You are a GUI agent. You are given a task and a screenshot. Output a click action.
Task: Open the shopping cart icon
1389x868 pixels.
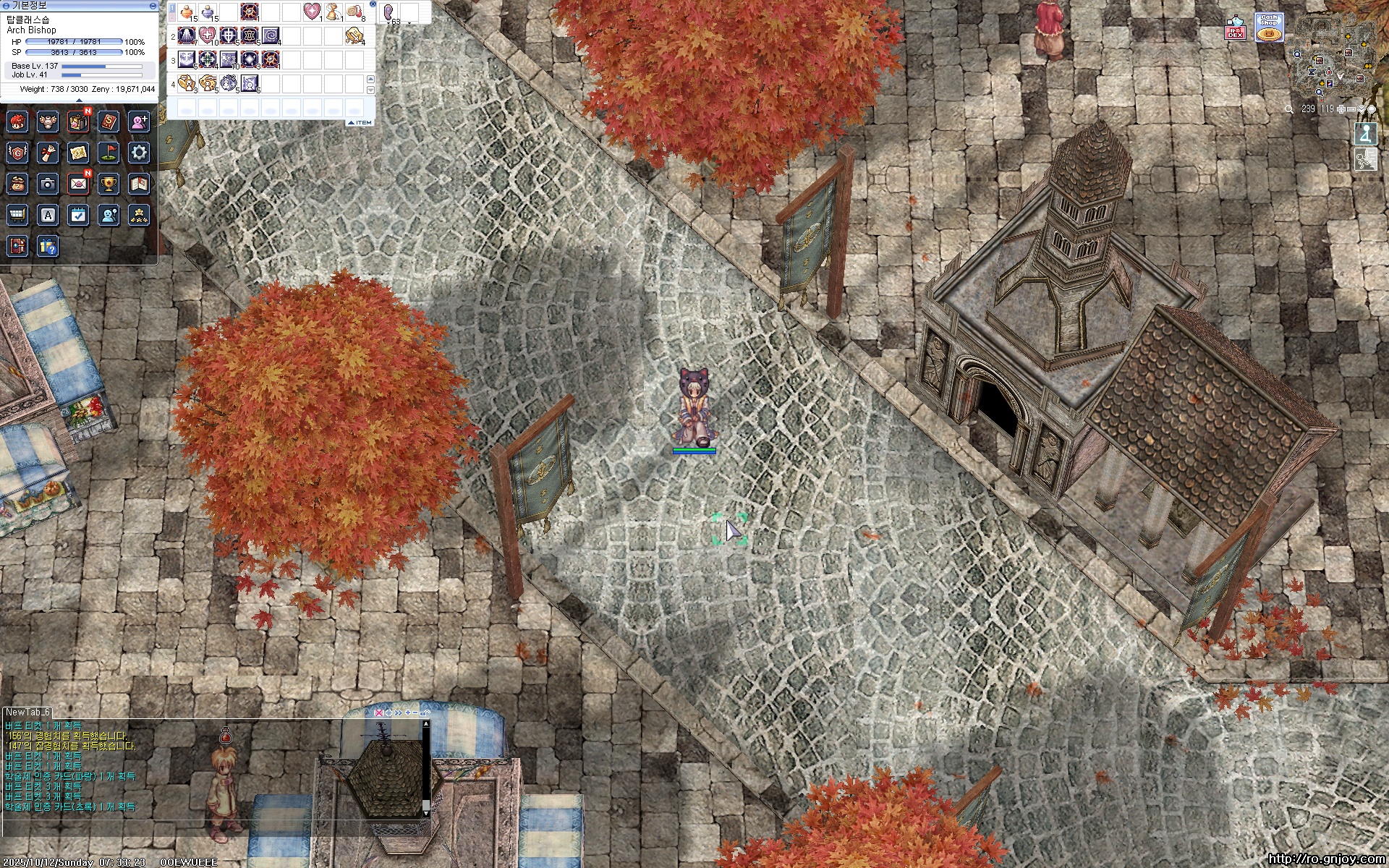17,215
